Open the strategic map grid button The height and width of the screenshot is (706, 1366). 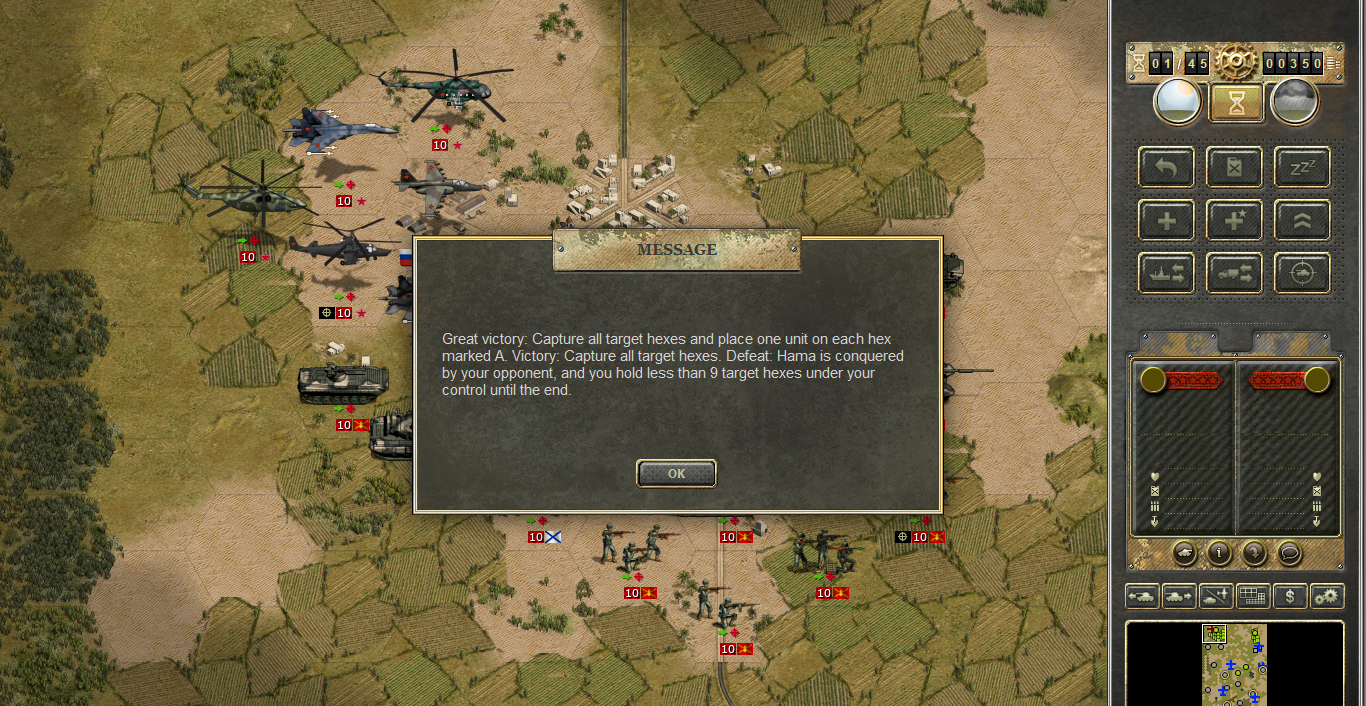pos(1253,596)
